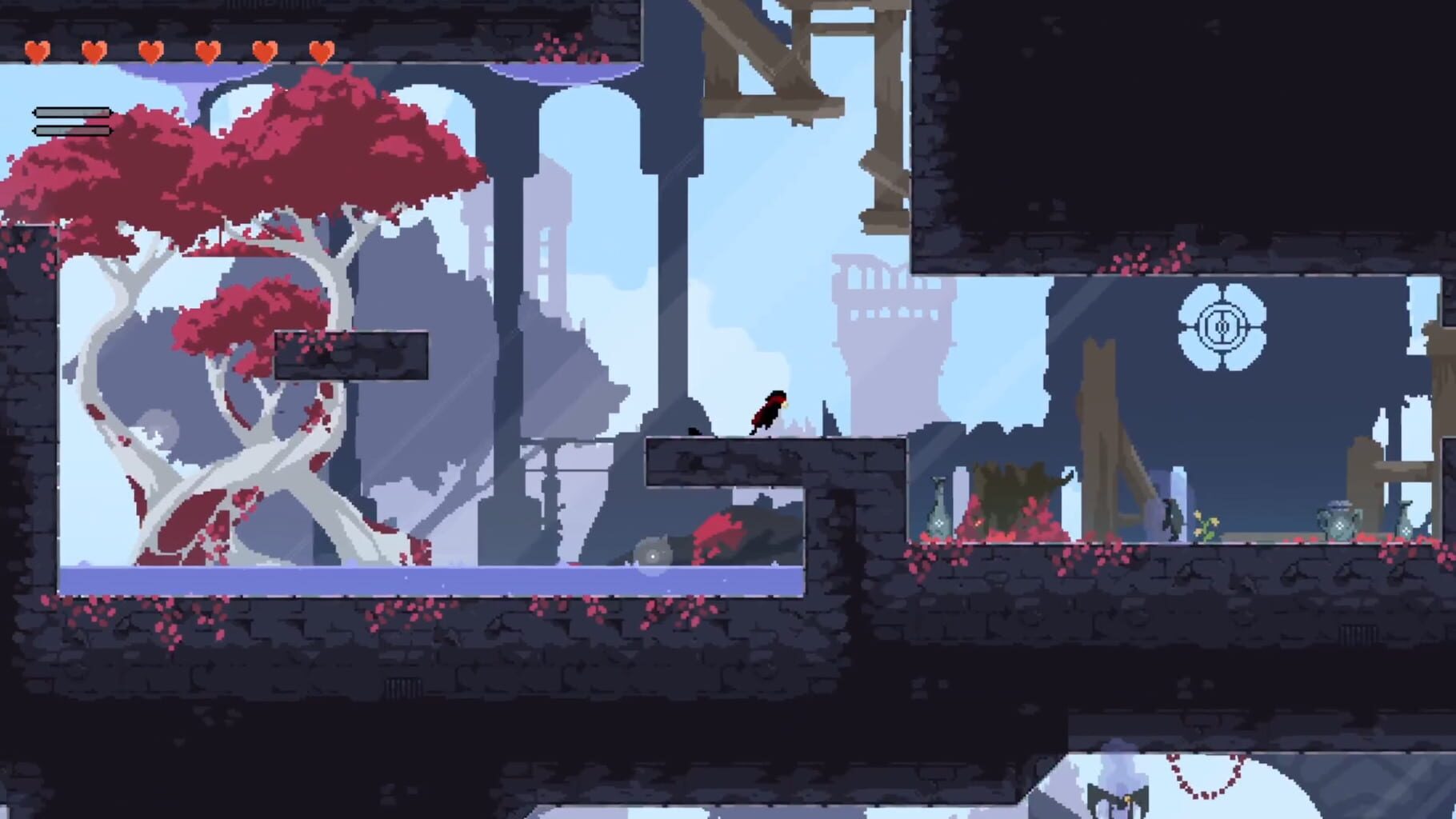Expand the lower stamina capsule bar
Screen dimensions: 1456x819
(x=72, y=130)
